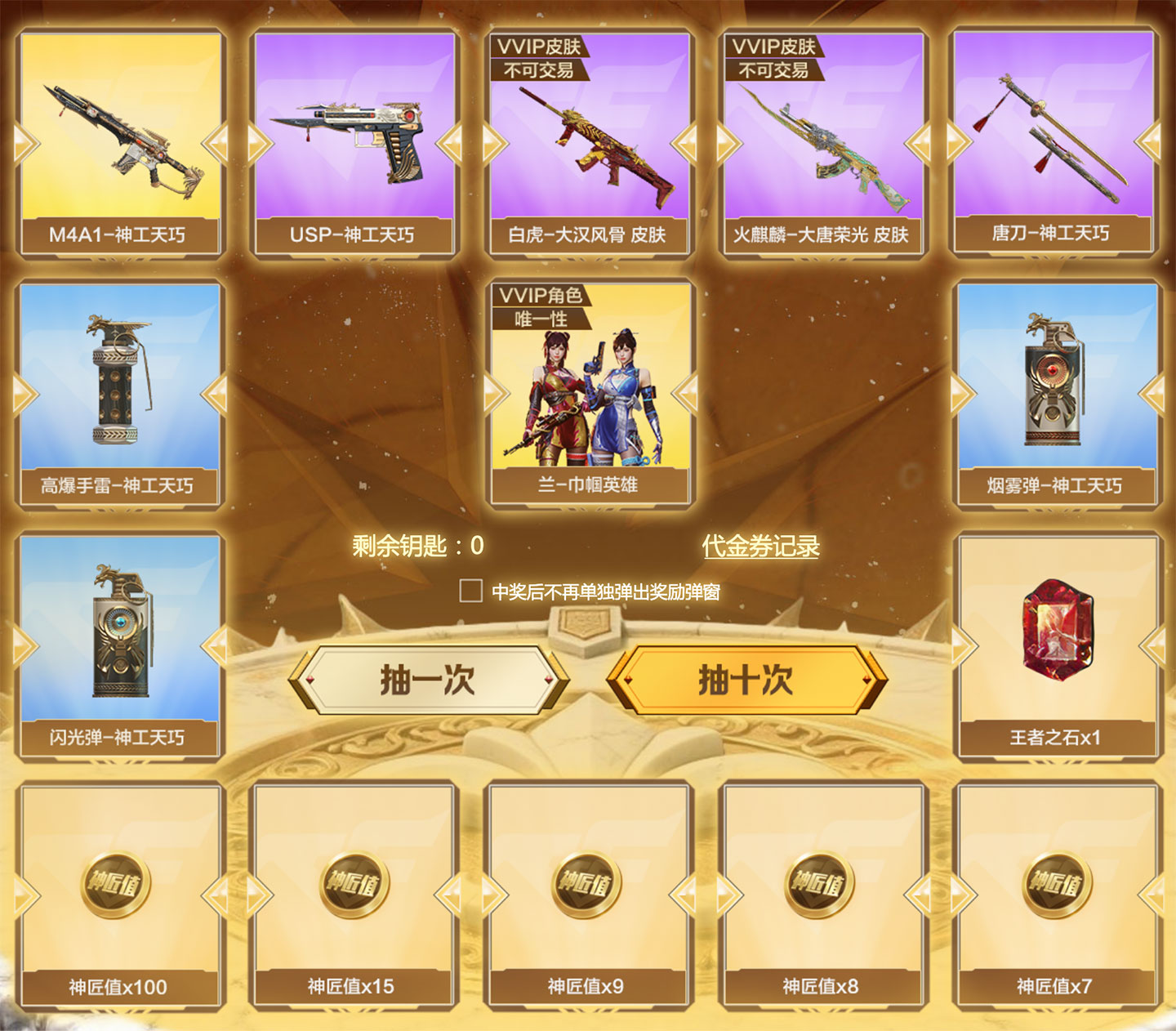Screen dimensions: 1176x1031
Task: Select the VVIP角色 唯一性 character card 兰-巾帼英雄
Action: pos(589,392)
